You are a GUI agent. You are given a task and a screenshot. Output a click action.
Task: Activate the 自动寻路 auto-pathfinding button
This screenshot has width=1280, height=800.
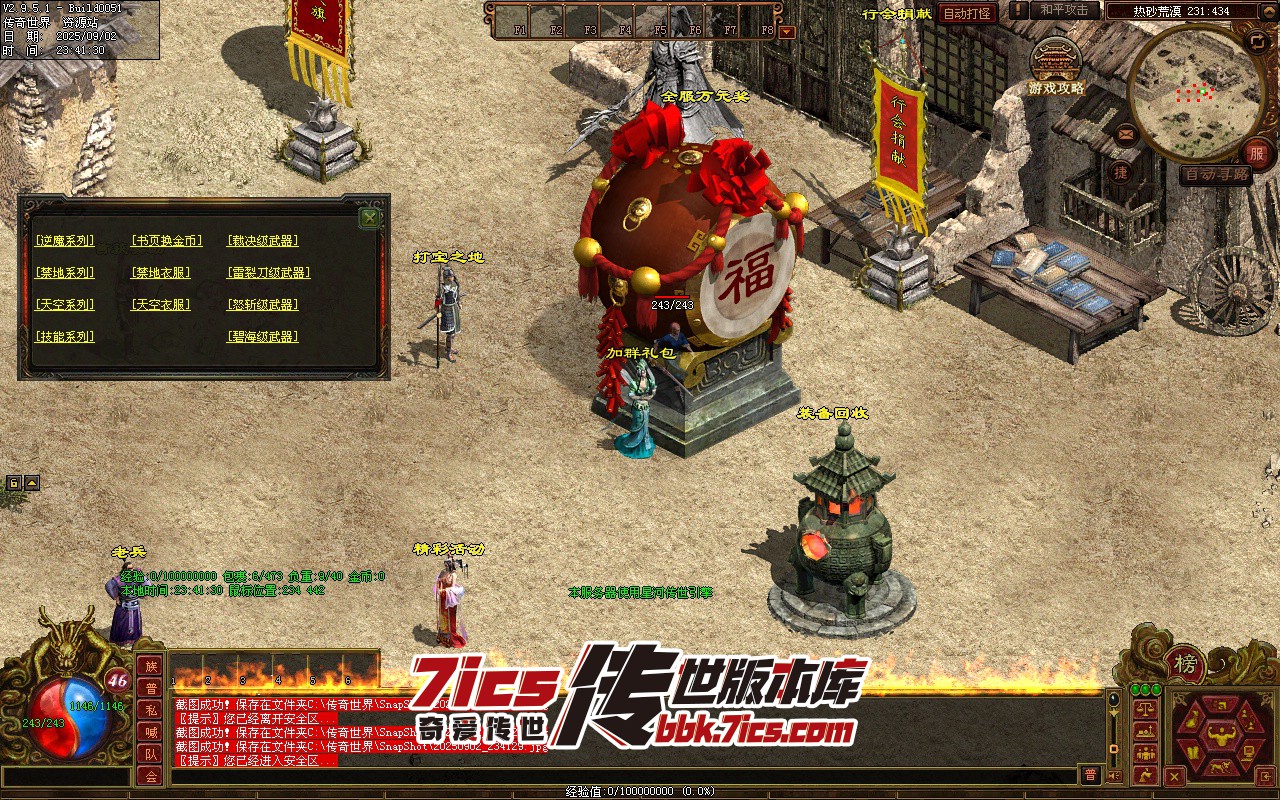pyautogui.click(x=1215, y=174)
